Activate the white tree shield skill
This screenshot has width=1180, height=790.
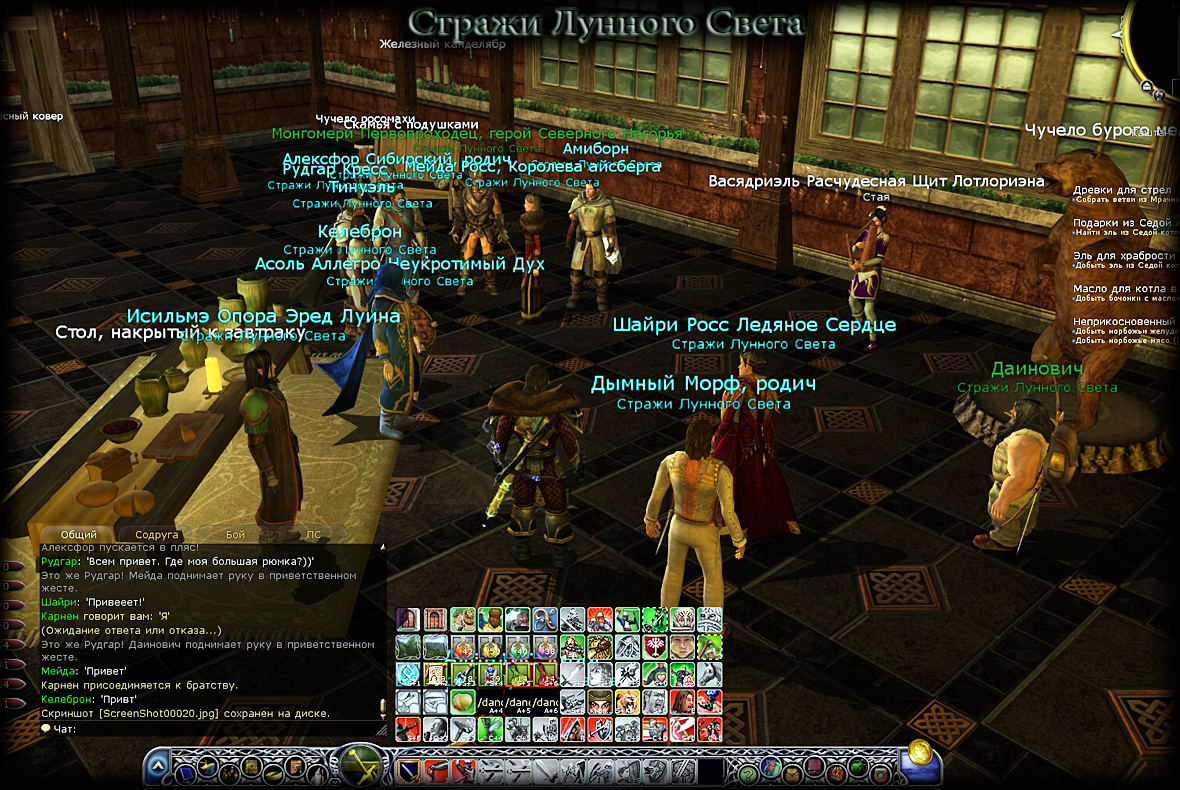(x=654, y=646)
